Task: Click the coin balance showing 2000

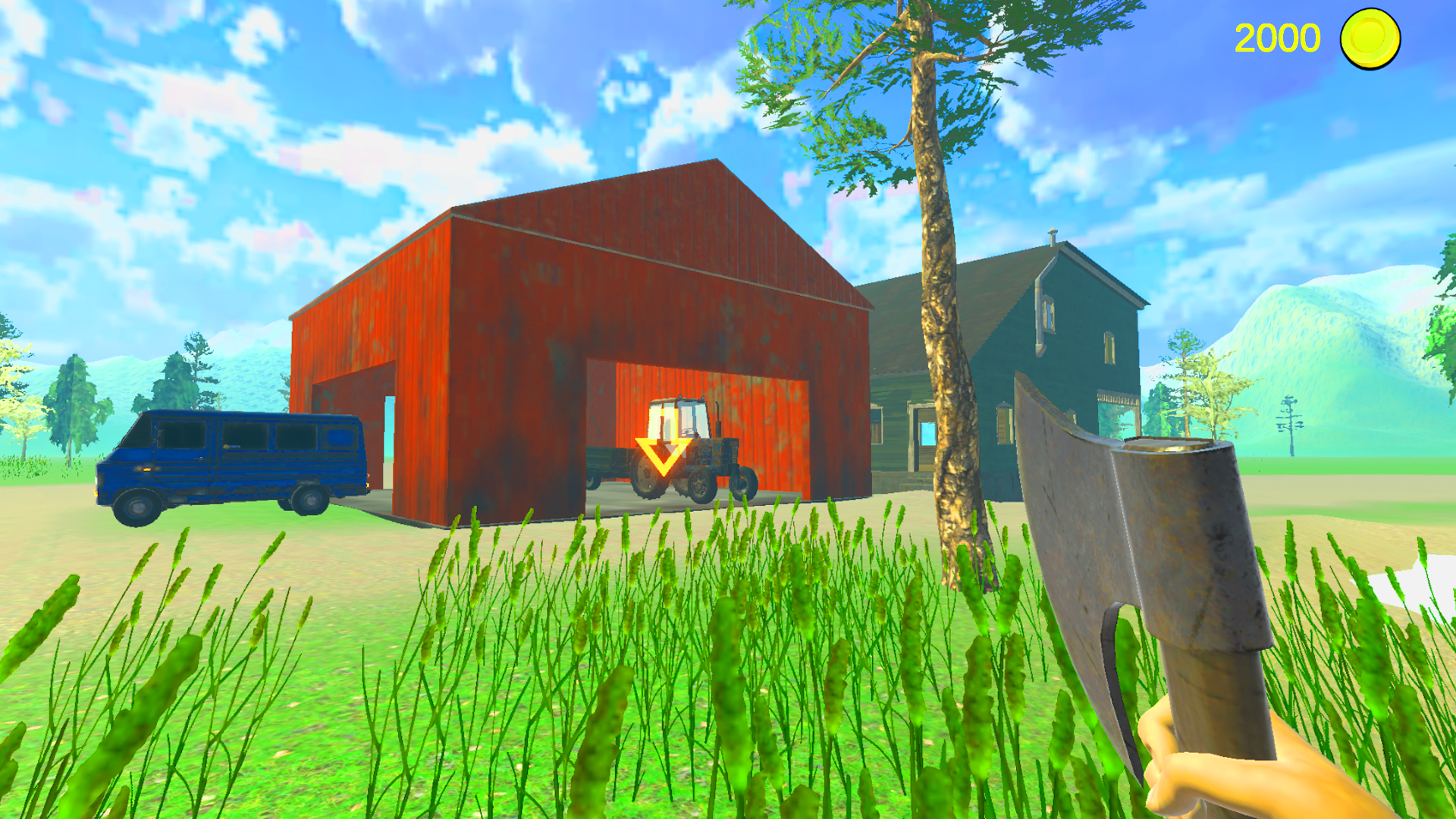Action: click(x=1279, y=37)
